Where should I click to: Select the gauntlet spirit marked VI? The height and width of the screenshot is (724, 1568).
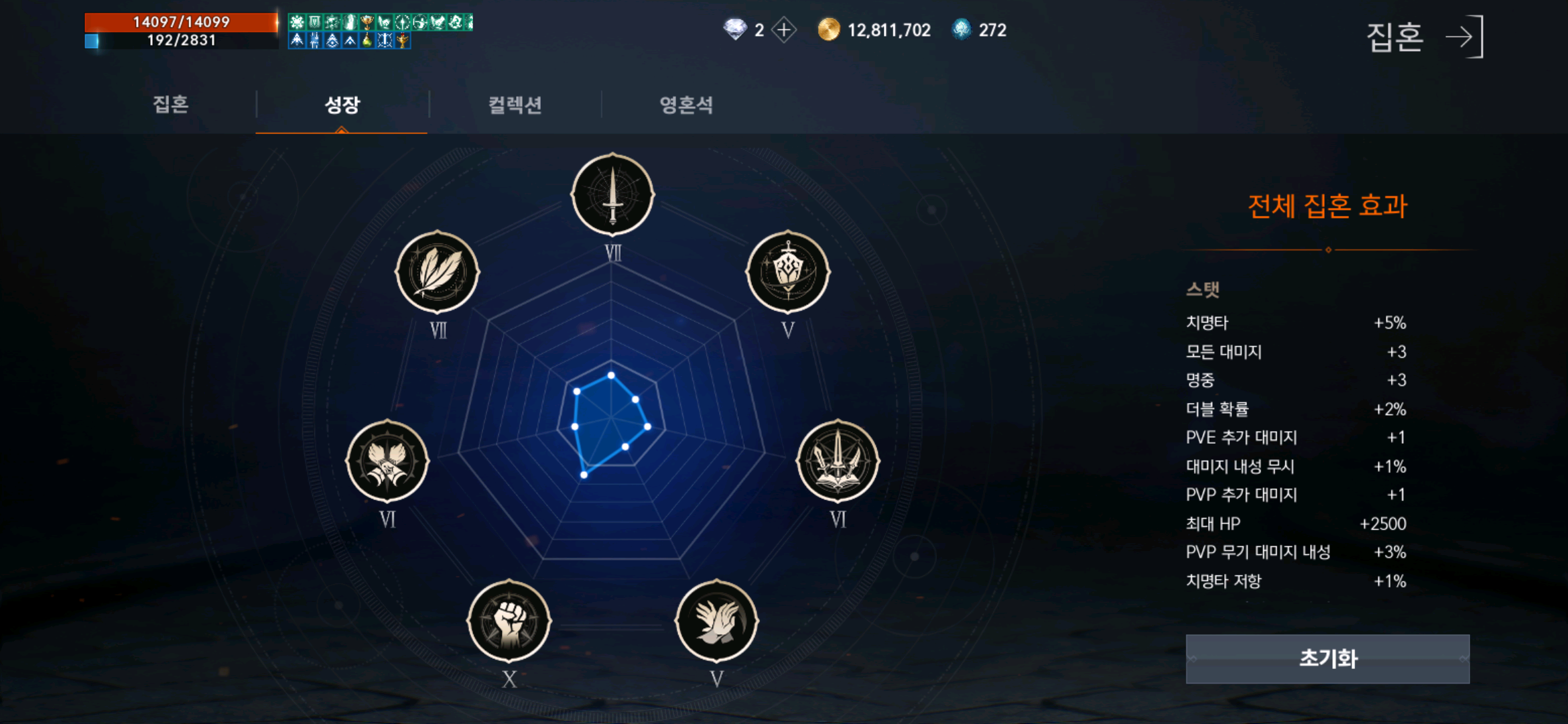(x=390, y=463)
